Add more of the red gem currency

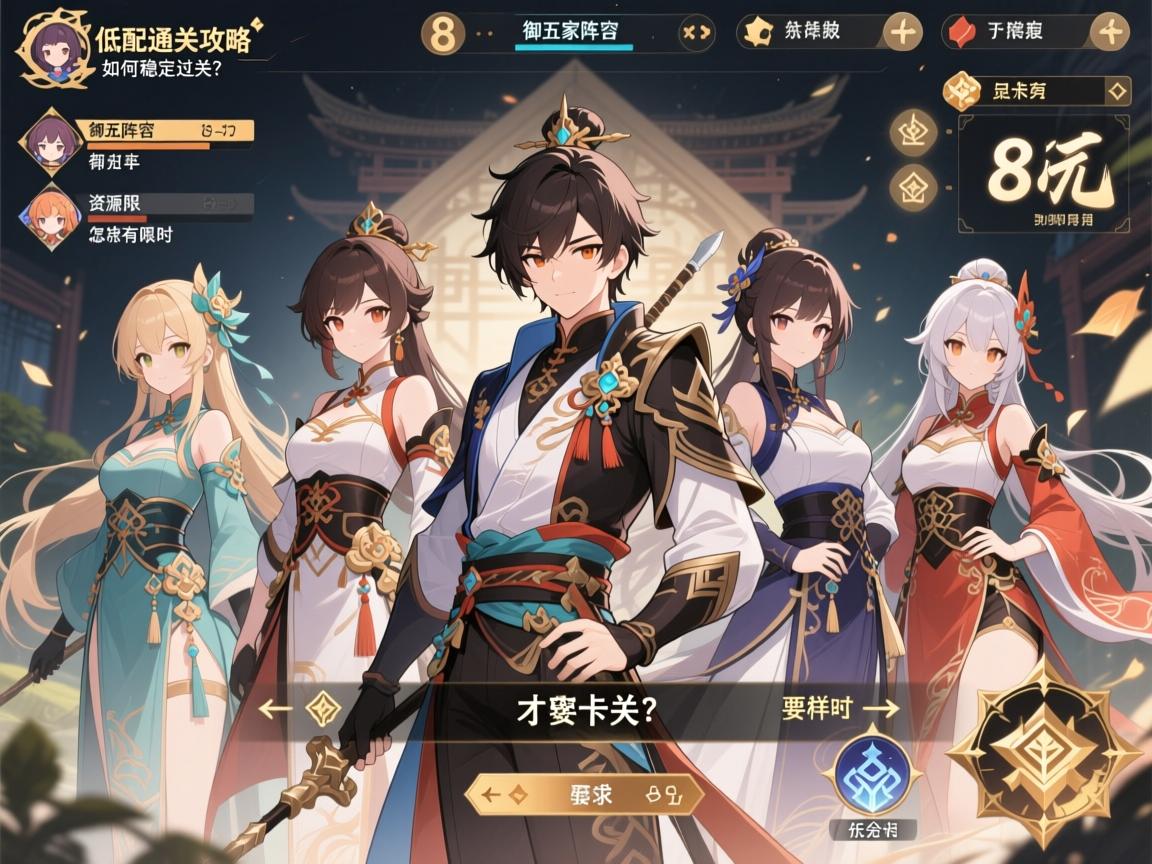[1108, 32]
